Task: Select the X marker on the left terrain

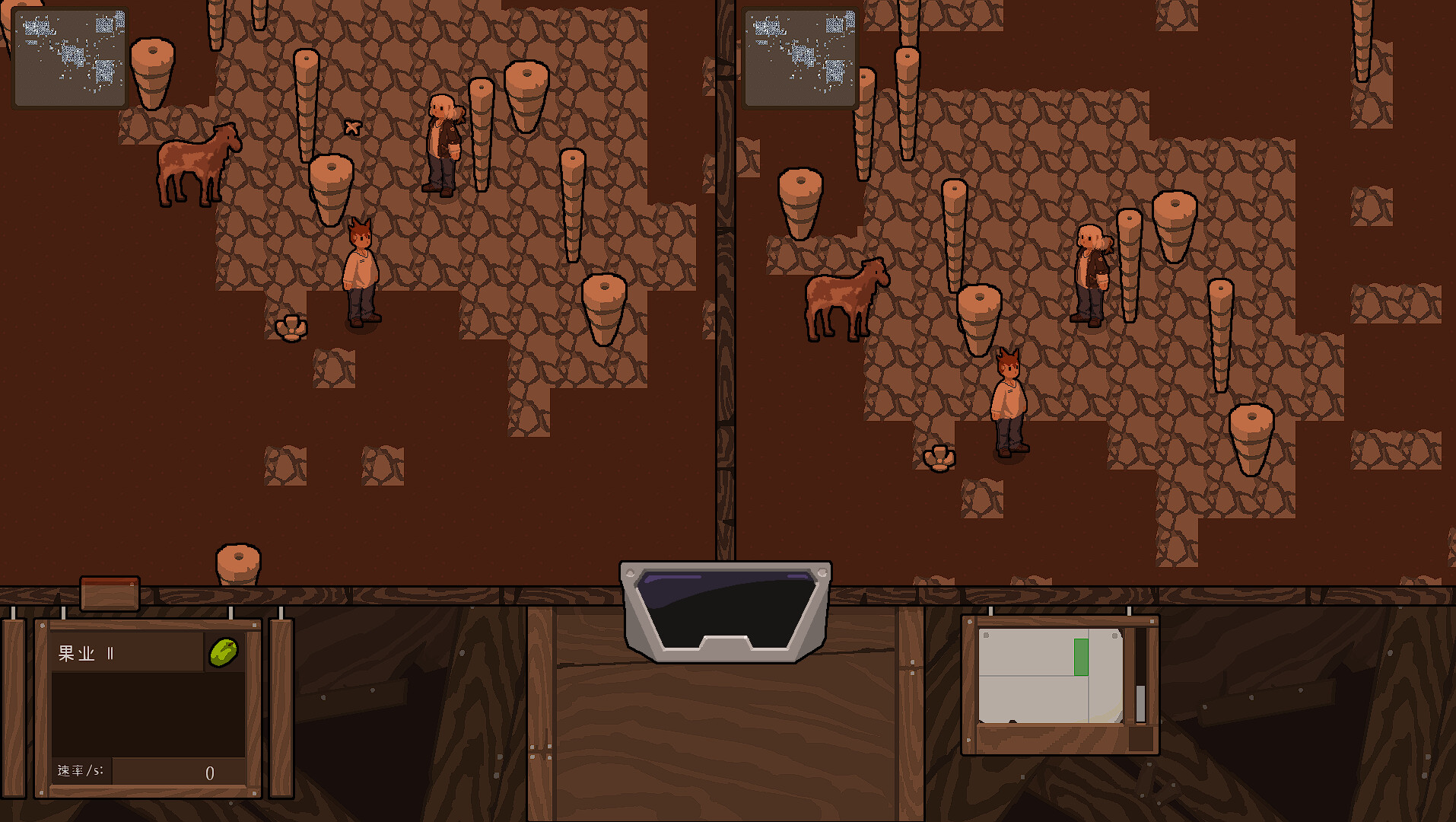Action: [x=352, y=126]
